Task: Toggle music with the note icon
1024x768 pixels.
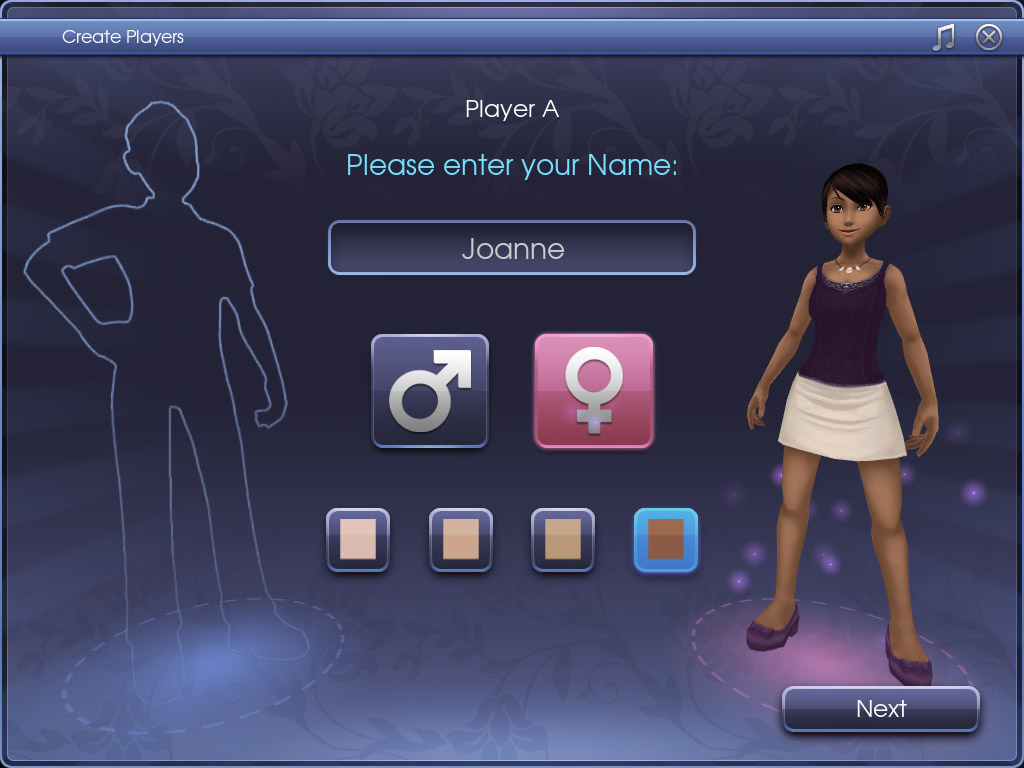Action: (943, 38)
